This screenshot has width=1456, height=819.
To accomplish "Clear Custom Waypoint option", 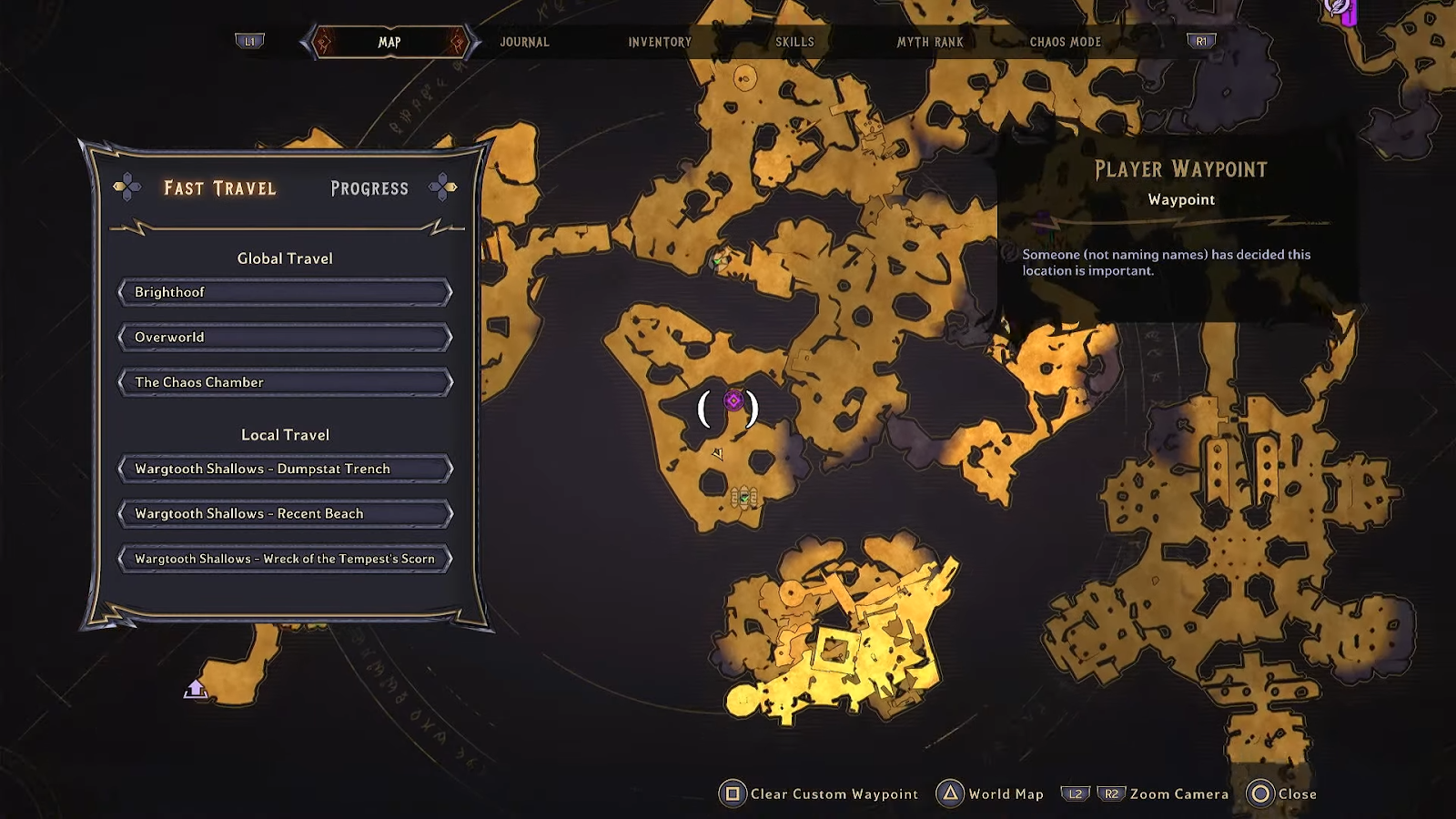I will [x=819, y=794].
